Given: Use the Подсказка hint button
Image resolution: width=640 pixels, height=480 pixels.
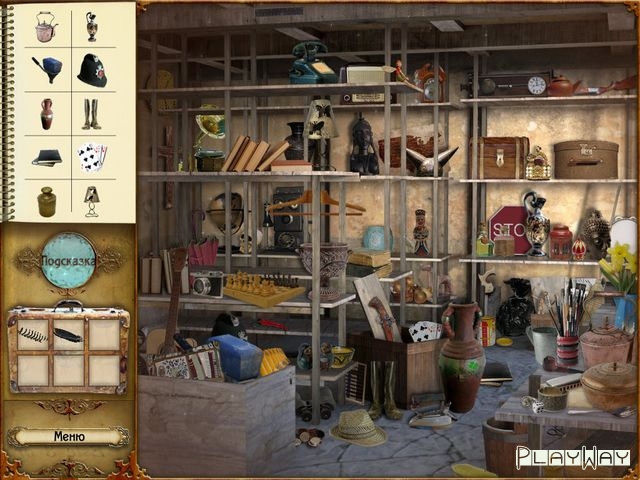Looking at the screenshot, I should [68, 260].
